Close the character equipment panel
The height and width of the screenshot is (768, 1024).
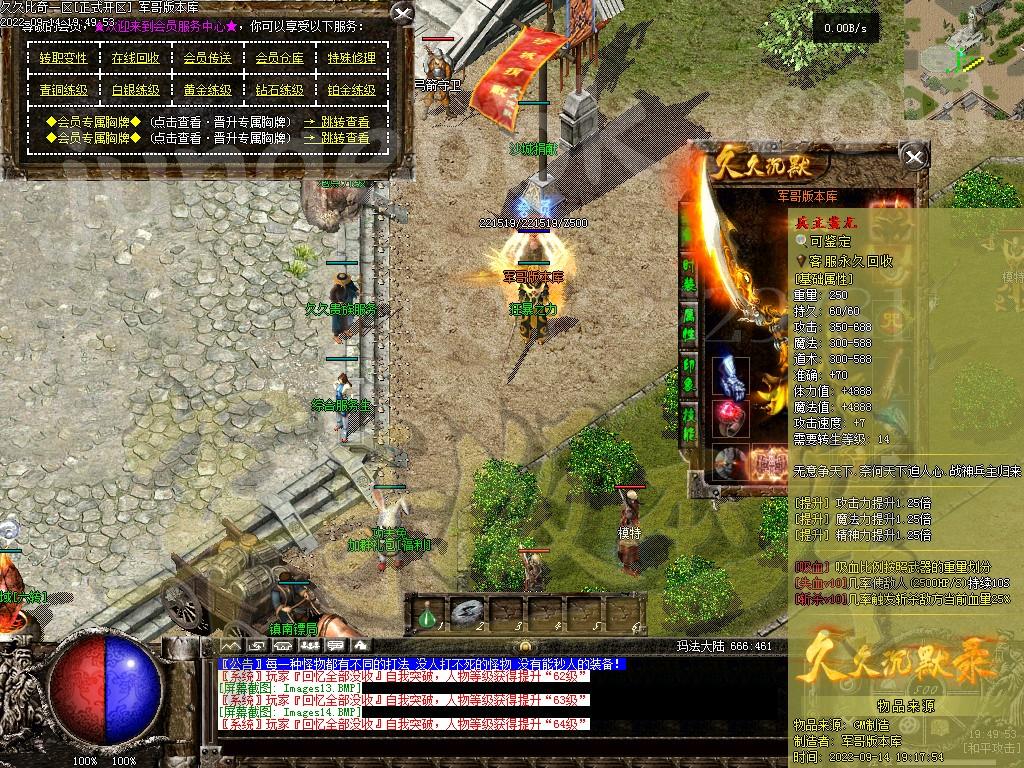pos(914,156)
